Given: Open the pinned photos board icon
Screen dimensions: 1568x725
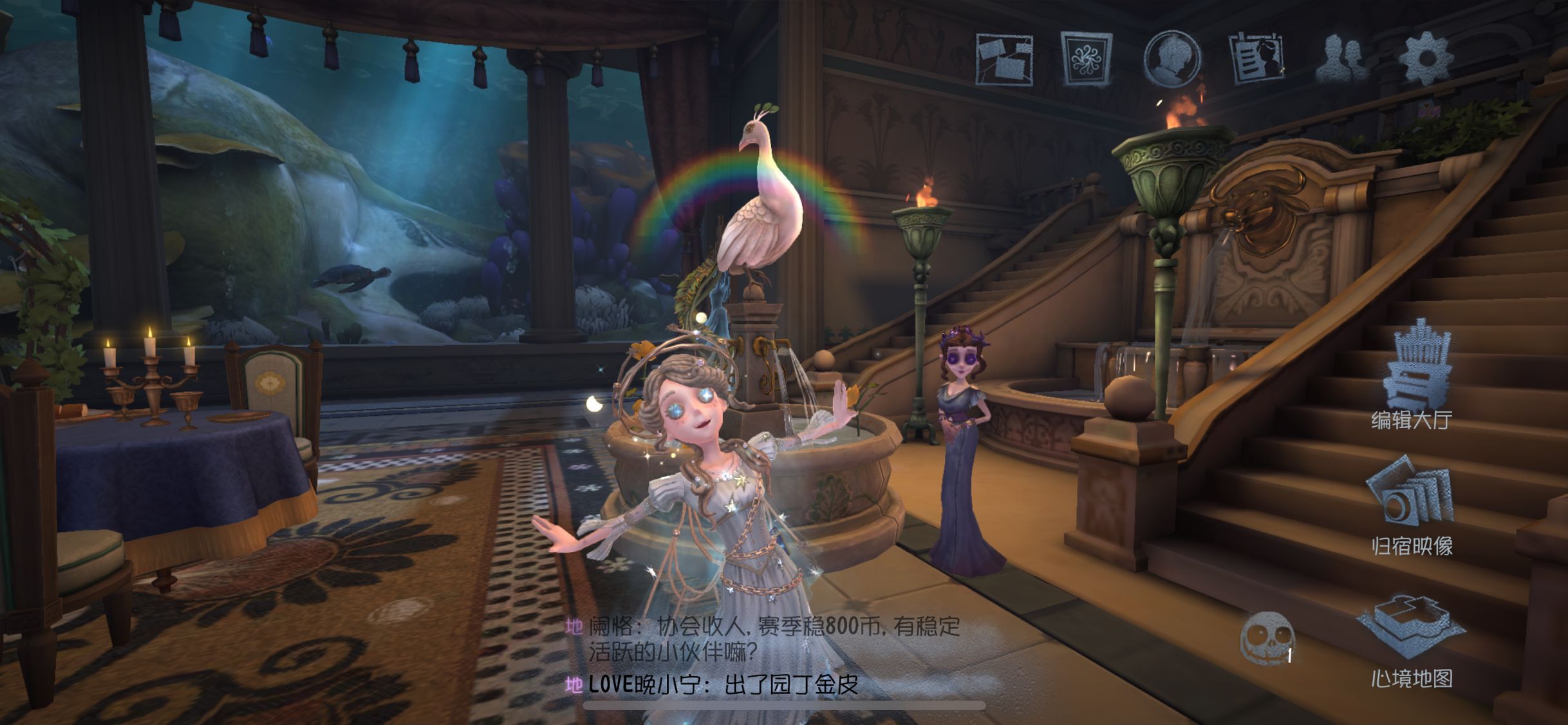Looking at the screenshot, I should (x=1004, y=59).
